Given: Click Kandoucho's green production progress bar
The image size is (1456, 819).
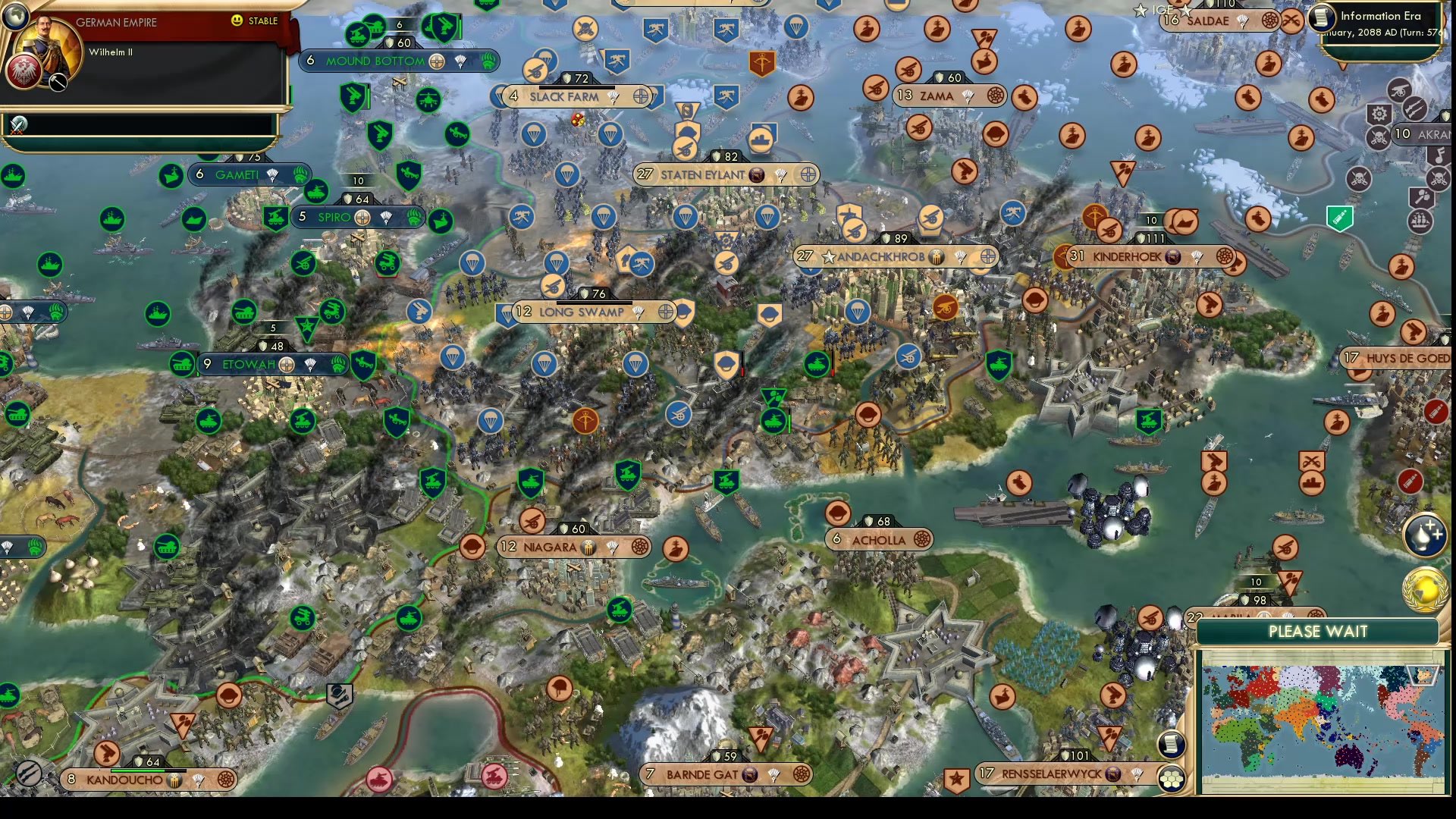Looking at the screenshot, I should (x=138, y=770).
